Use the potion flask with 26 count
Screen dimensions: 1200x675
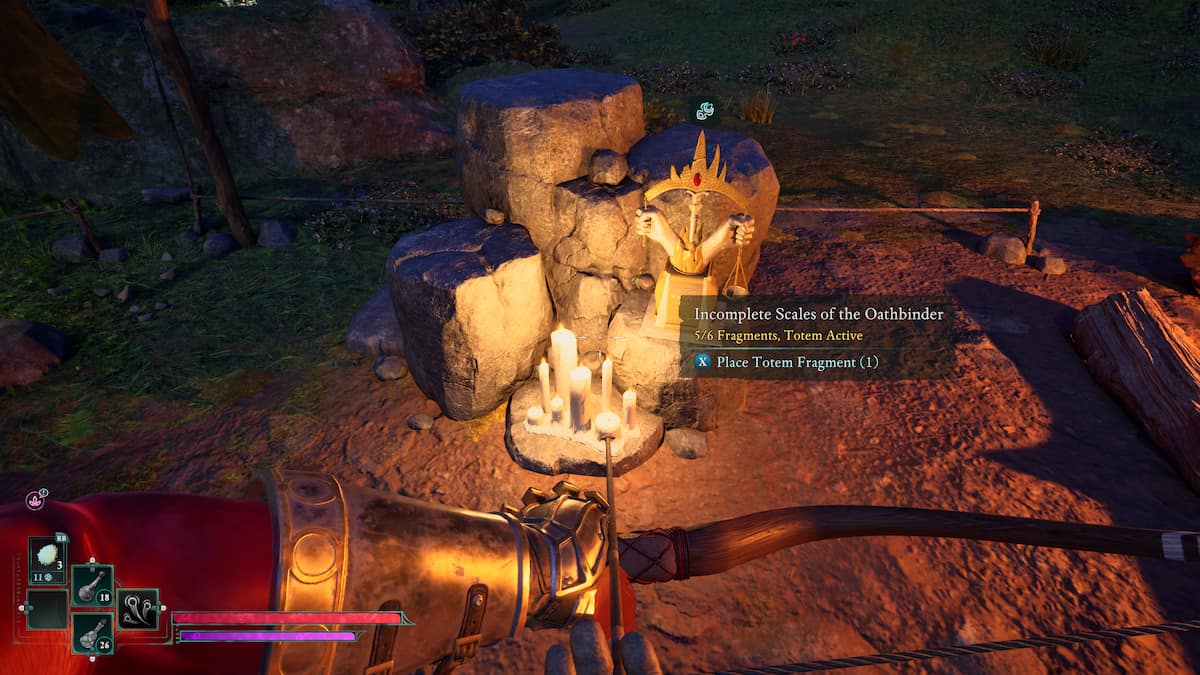click(x=92, y=633)
